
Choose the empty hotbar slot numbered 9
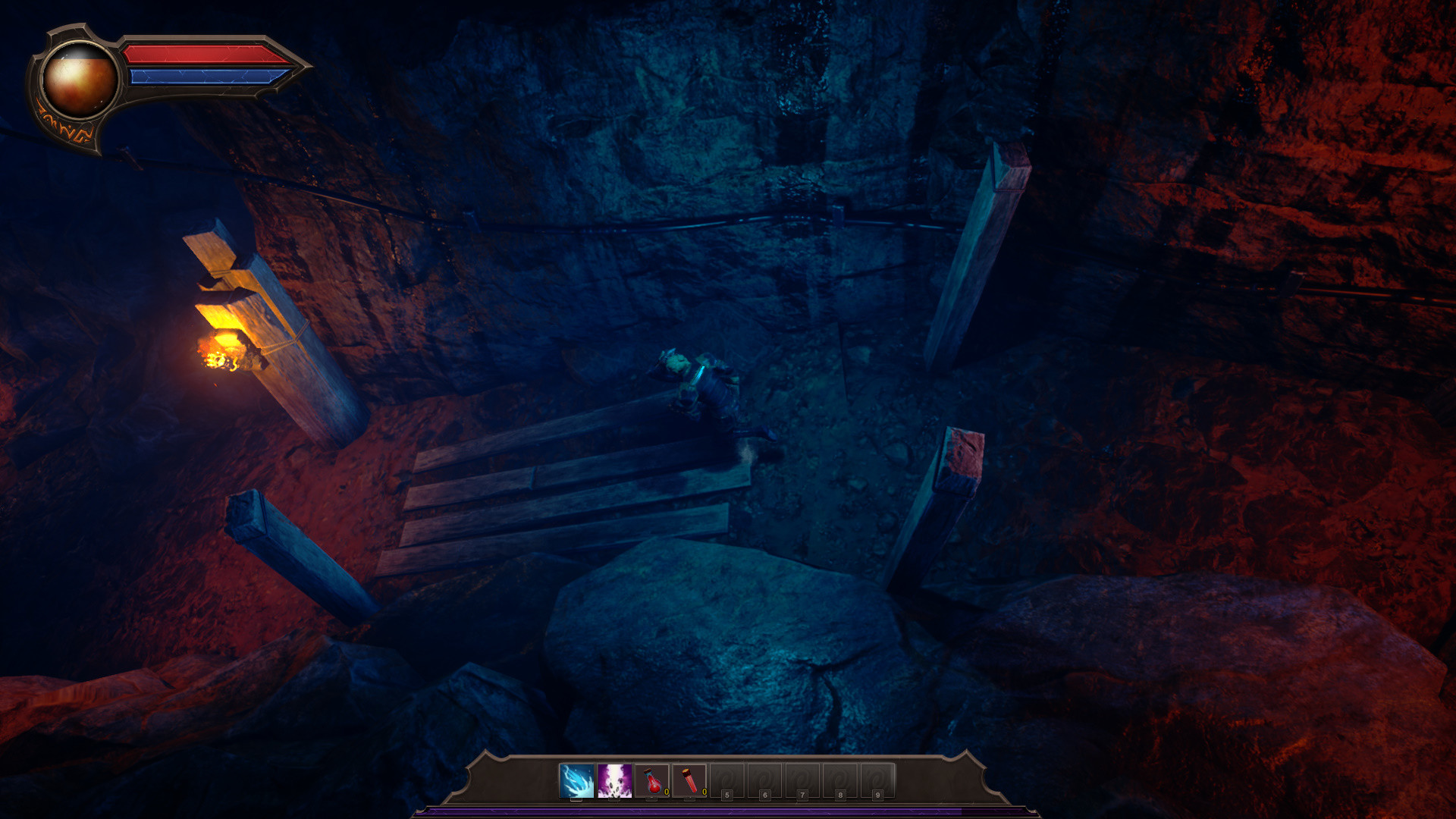pyautogui.click(x=877, y=781)
